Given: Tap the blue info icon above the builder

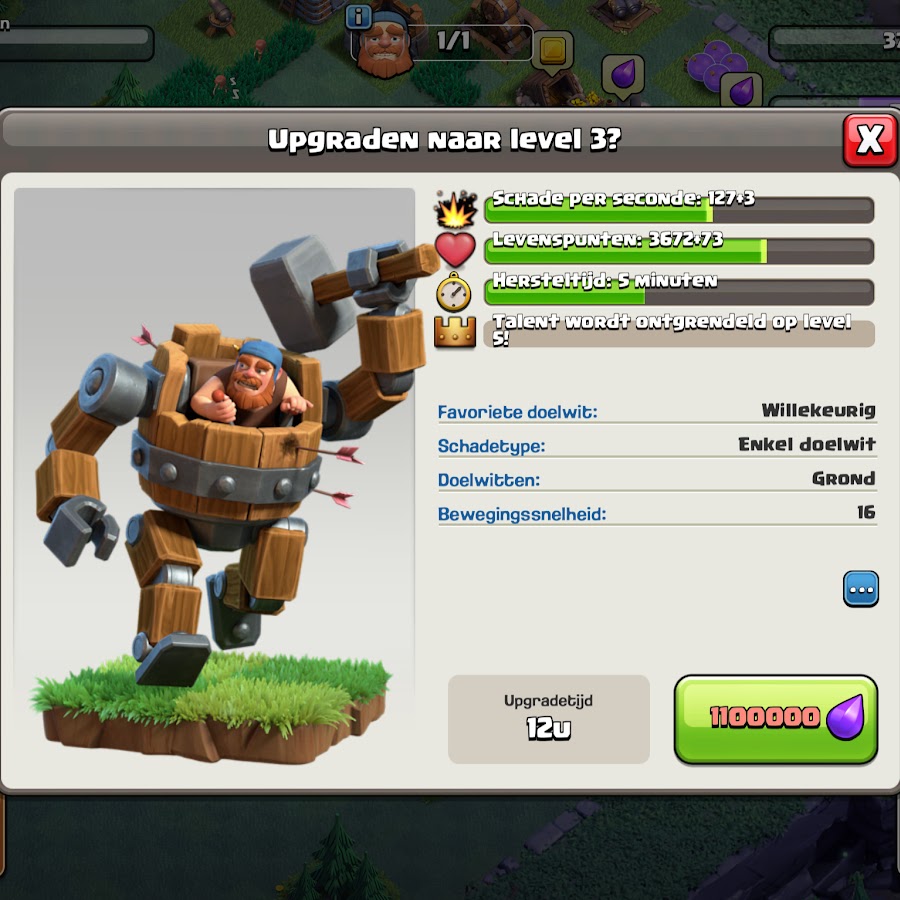Looking at the screenshot, I should point(359,16).
